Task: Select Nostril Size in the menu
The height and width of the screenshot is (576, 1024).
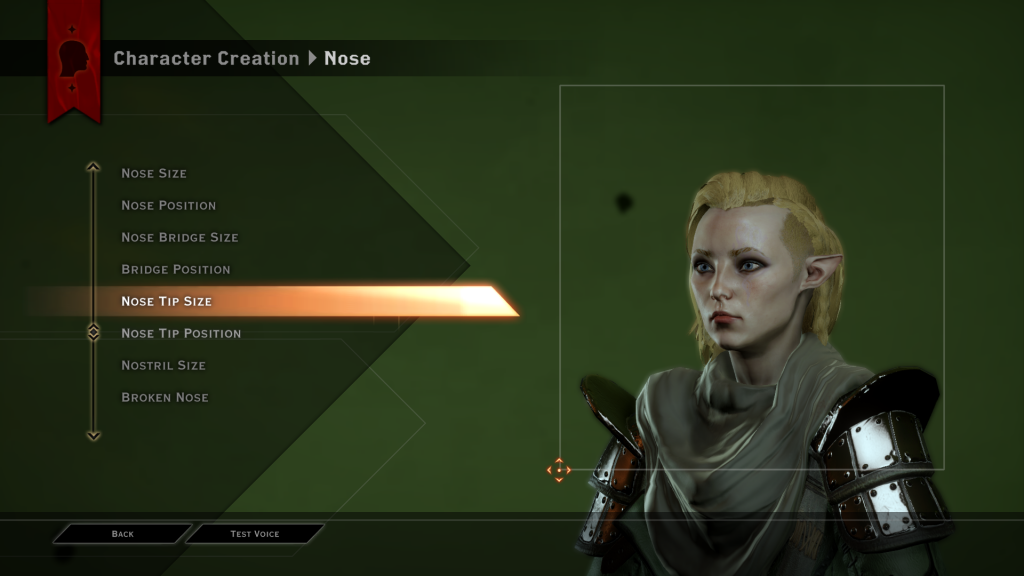Action: tap(163, 365)
